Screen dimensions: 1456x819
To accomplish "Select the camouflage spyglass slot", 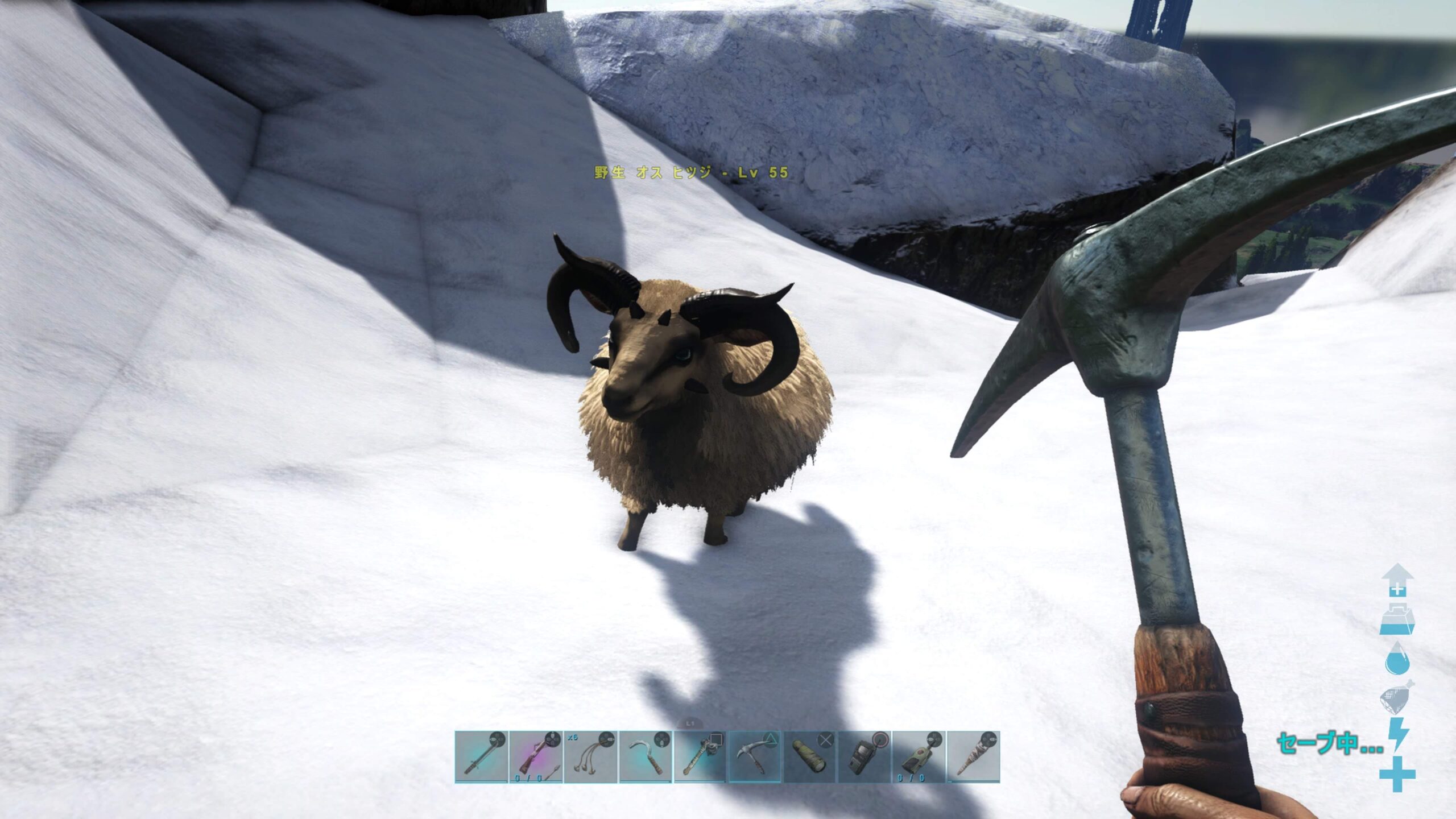I will (x=810, y=757).
